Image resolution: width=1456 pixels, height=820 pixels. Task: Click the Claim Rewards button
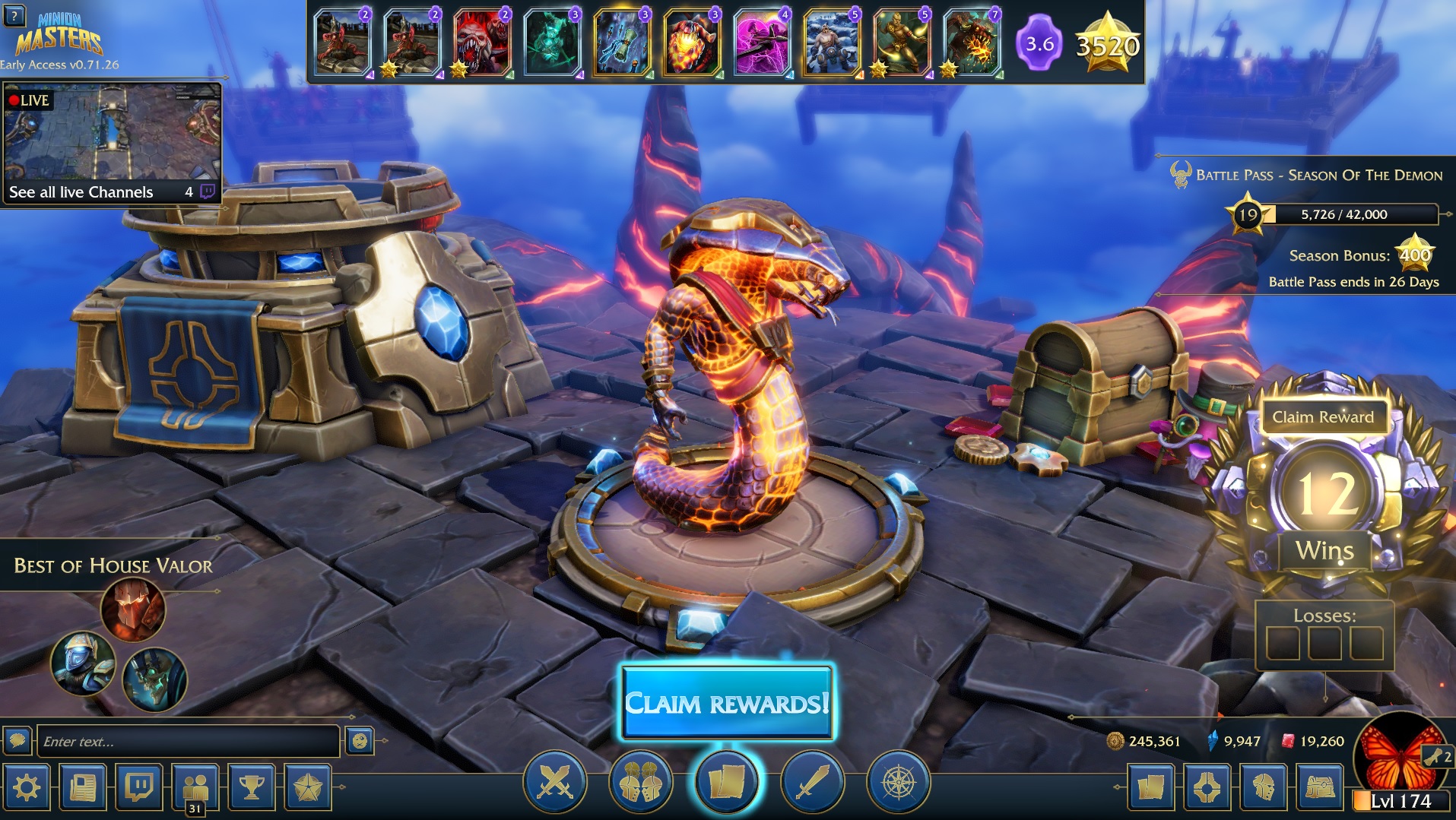pos(726,703)
